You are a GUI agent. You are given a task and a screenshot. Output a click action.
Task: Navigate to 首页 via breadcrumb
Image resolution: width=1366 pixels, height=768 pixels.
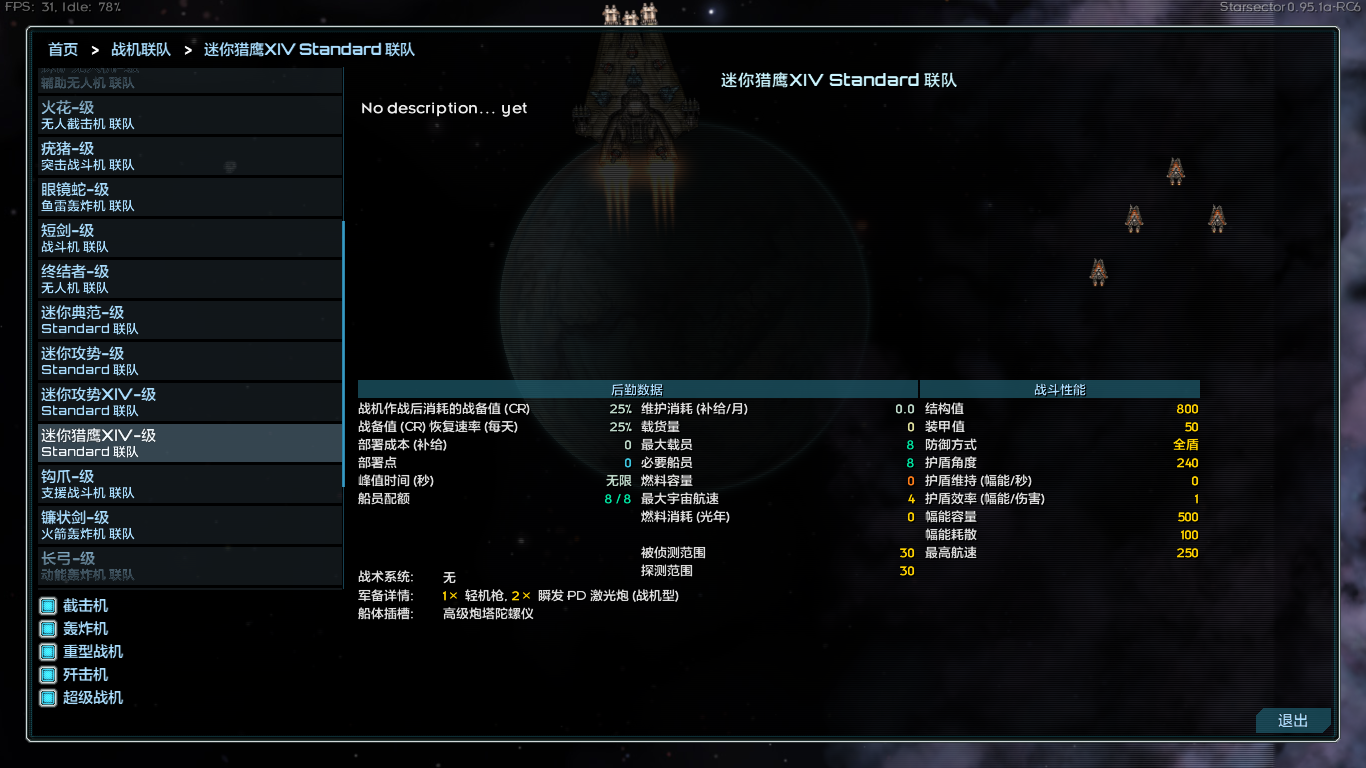62,48
